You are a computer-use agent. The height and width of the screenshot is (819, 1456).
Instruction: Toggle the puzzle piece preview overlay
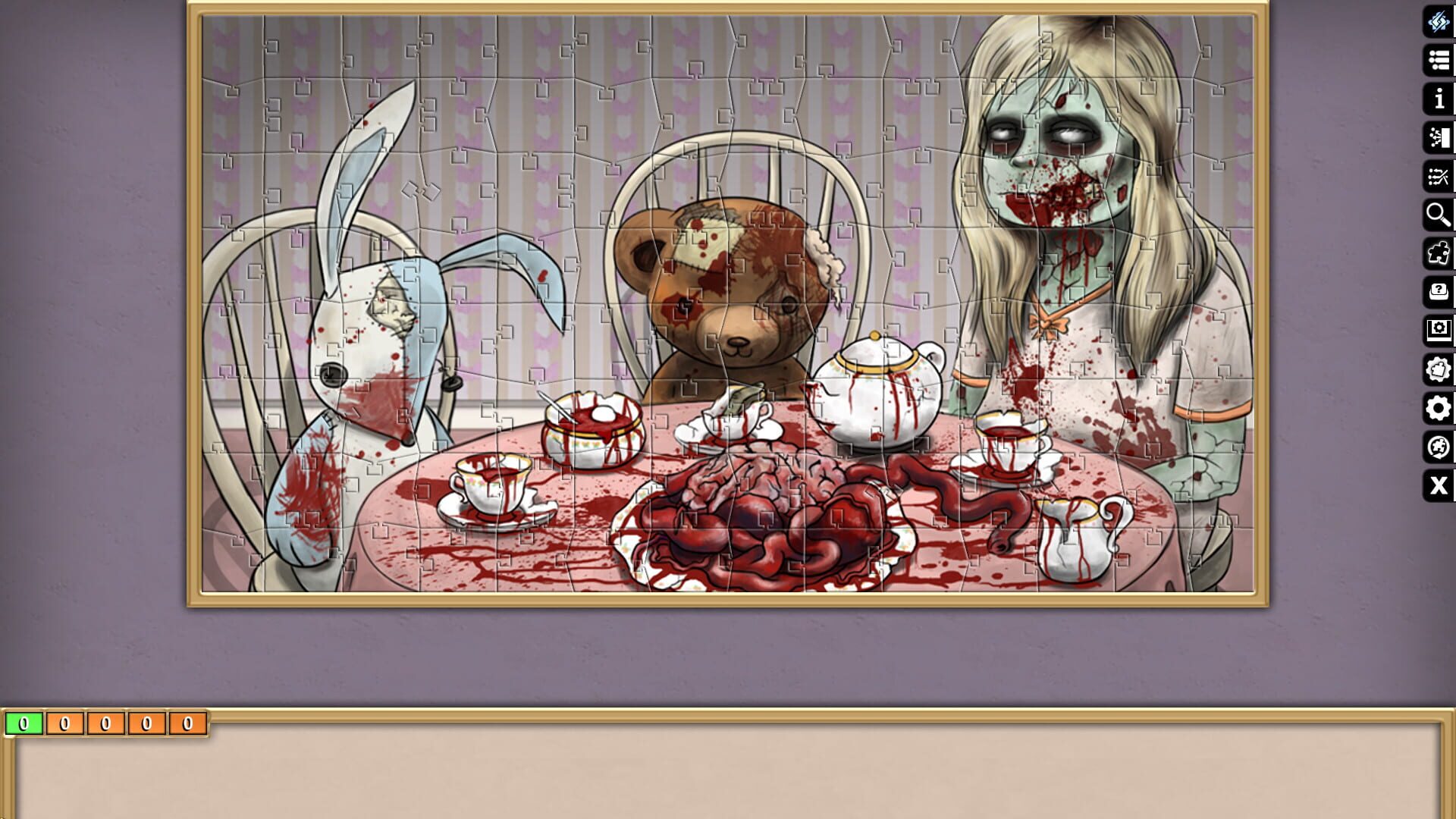1439,253
